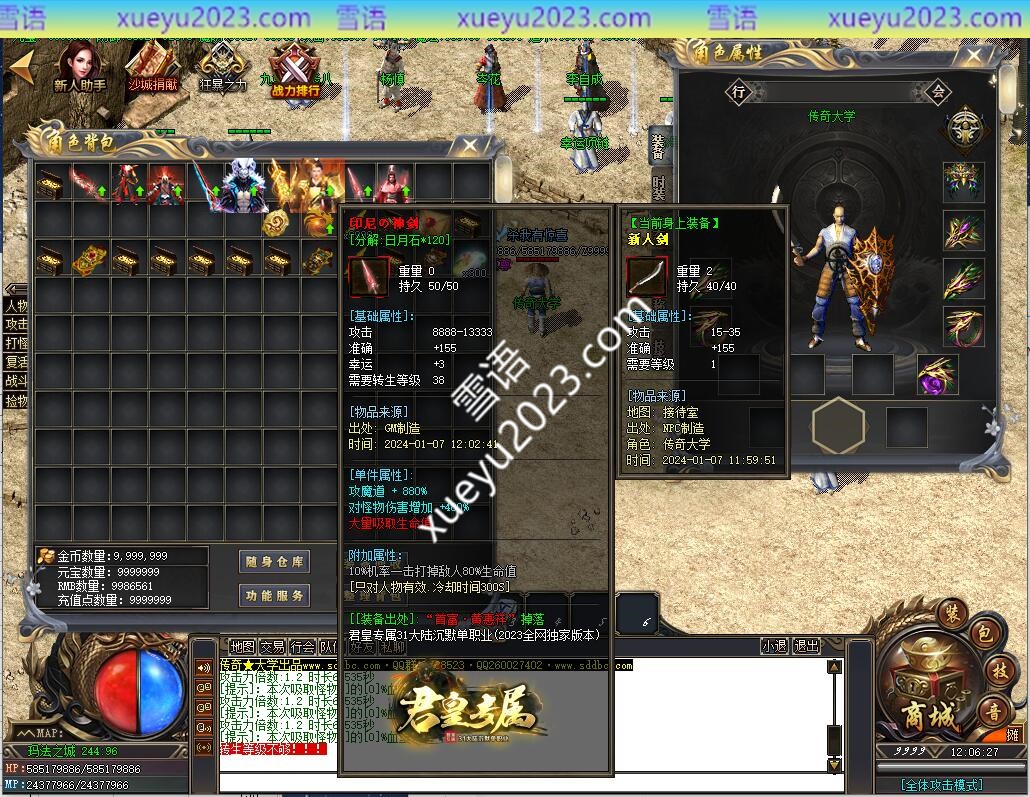Select the 装备 tab of character window

(658, 145)
